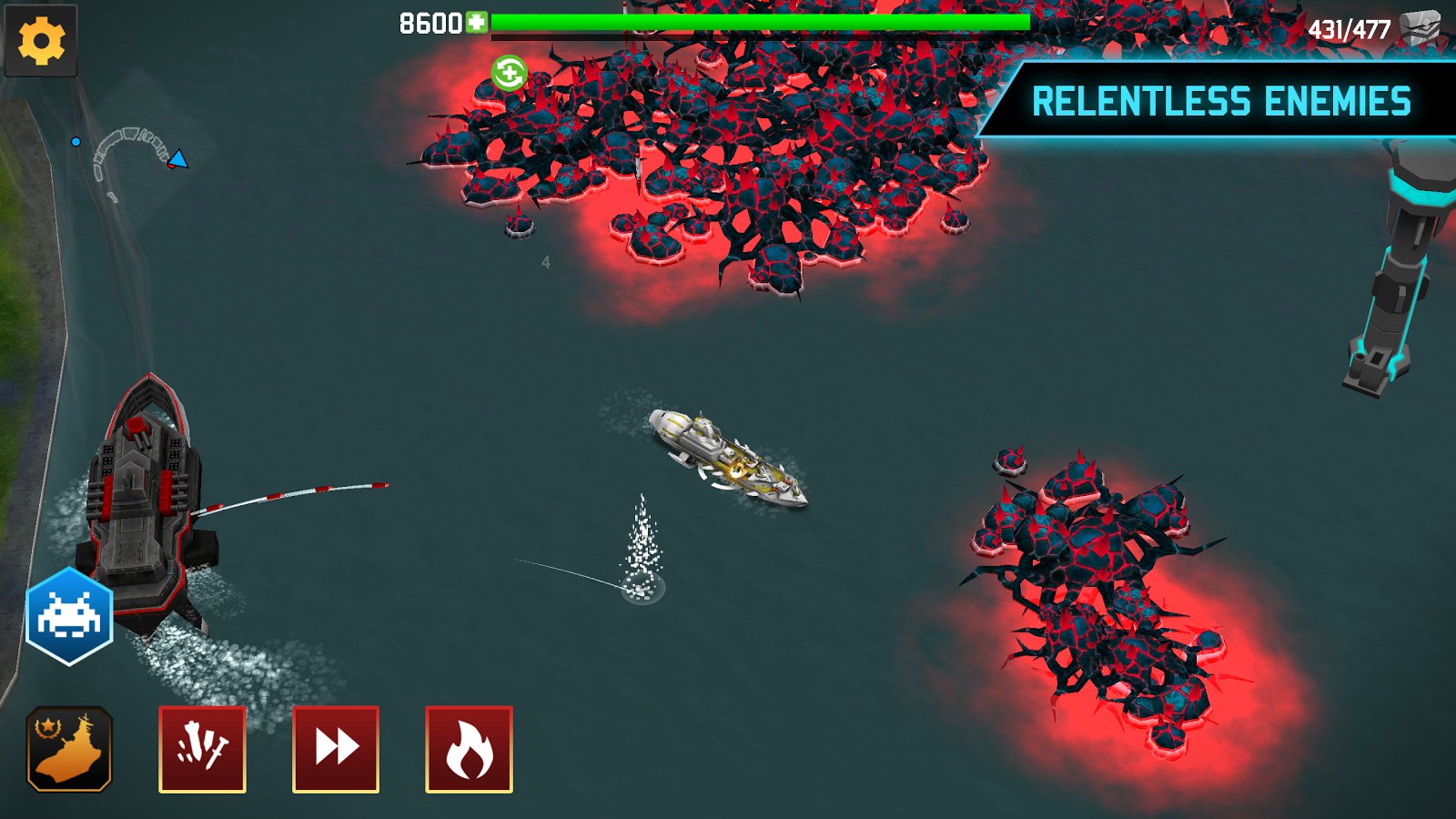Activate the flame attack ability
Screen dimensions: 1456x819
point(469,749)
